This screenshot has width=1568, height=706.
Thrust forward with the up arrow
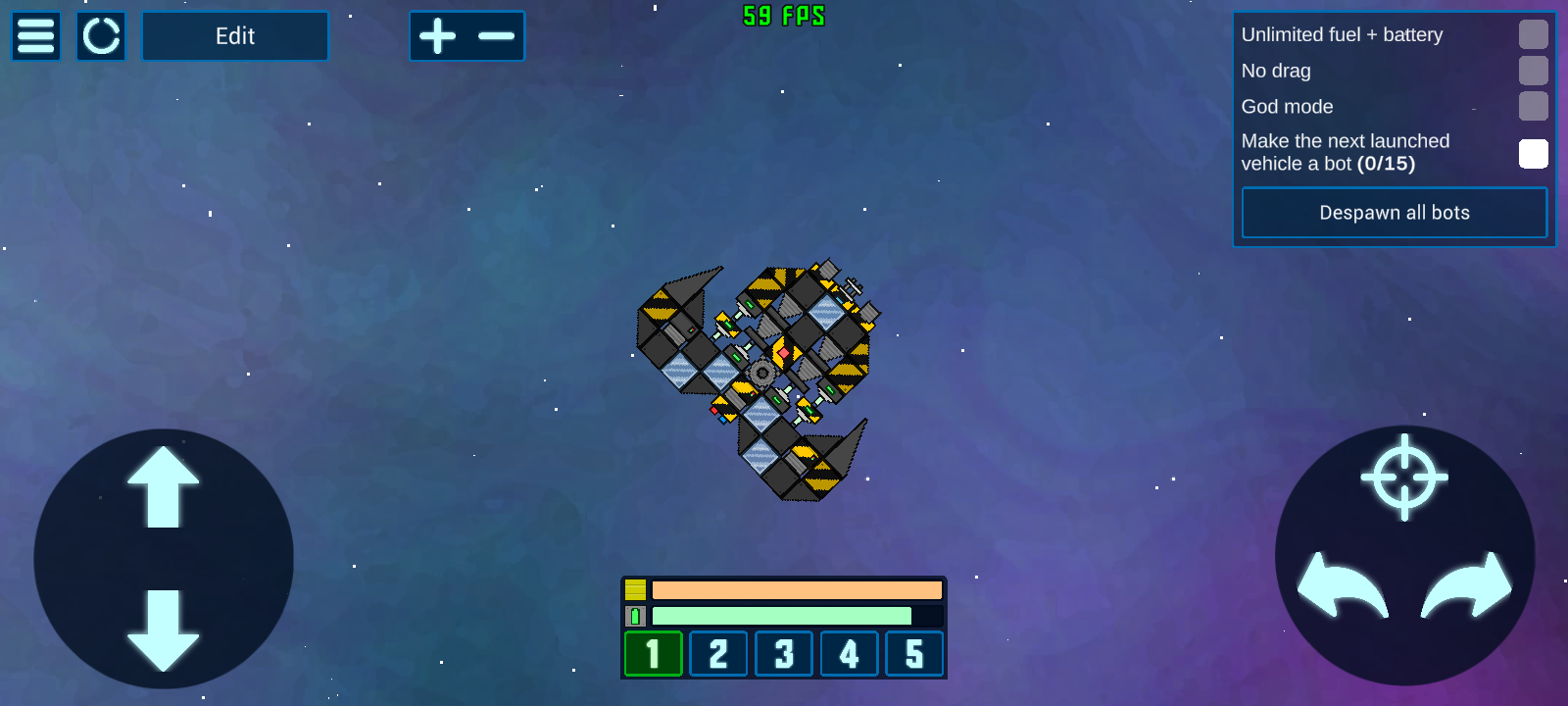(x=163, y=487)
